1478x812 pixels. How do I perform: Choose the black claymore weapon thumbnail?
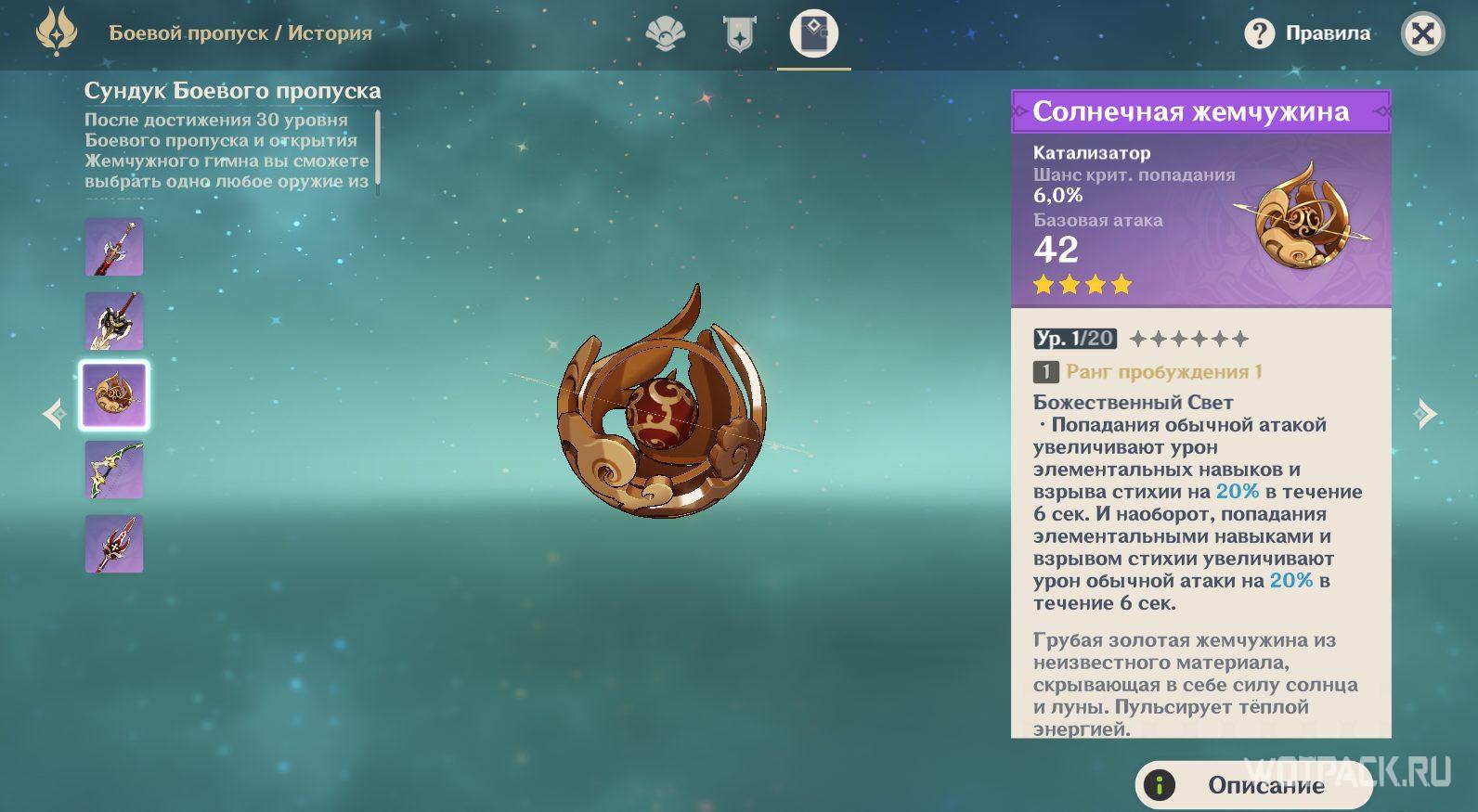[114, 322]
